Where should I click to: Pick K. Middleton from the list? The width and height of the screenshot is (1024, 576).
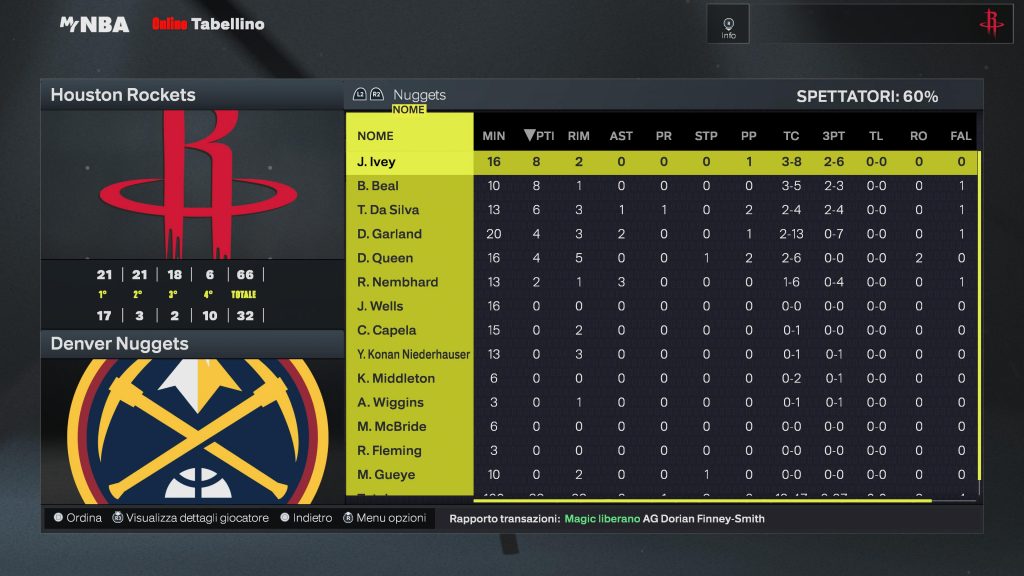pos(396,378)
